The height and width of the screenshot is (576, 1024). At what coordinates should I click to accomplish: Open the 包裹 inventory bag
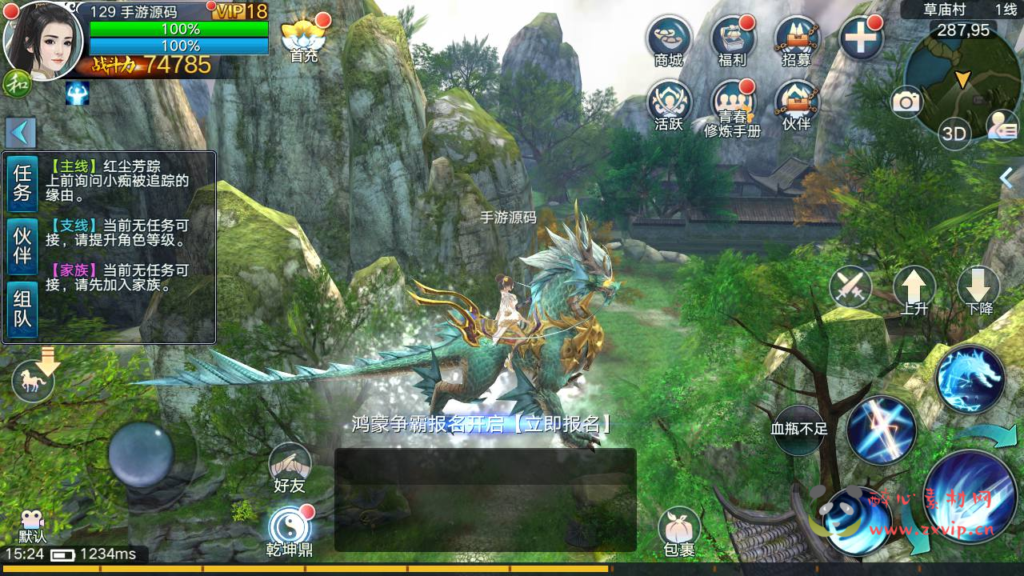[678, 531]
